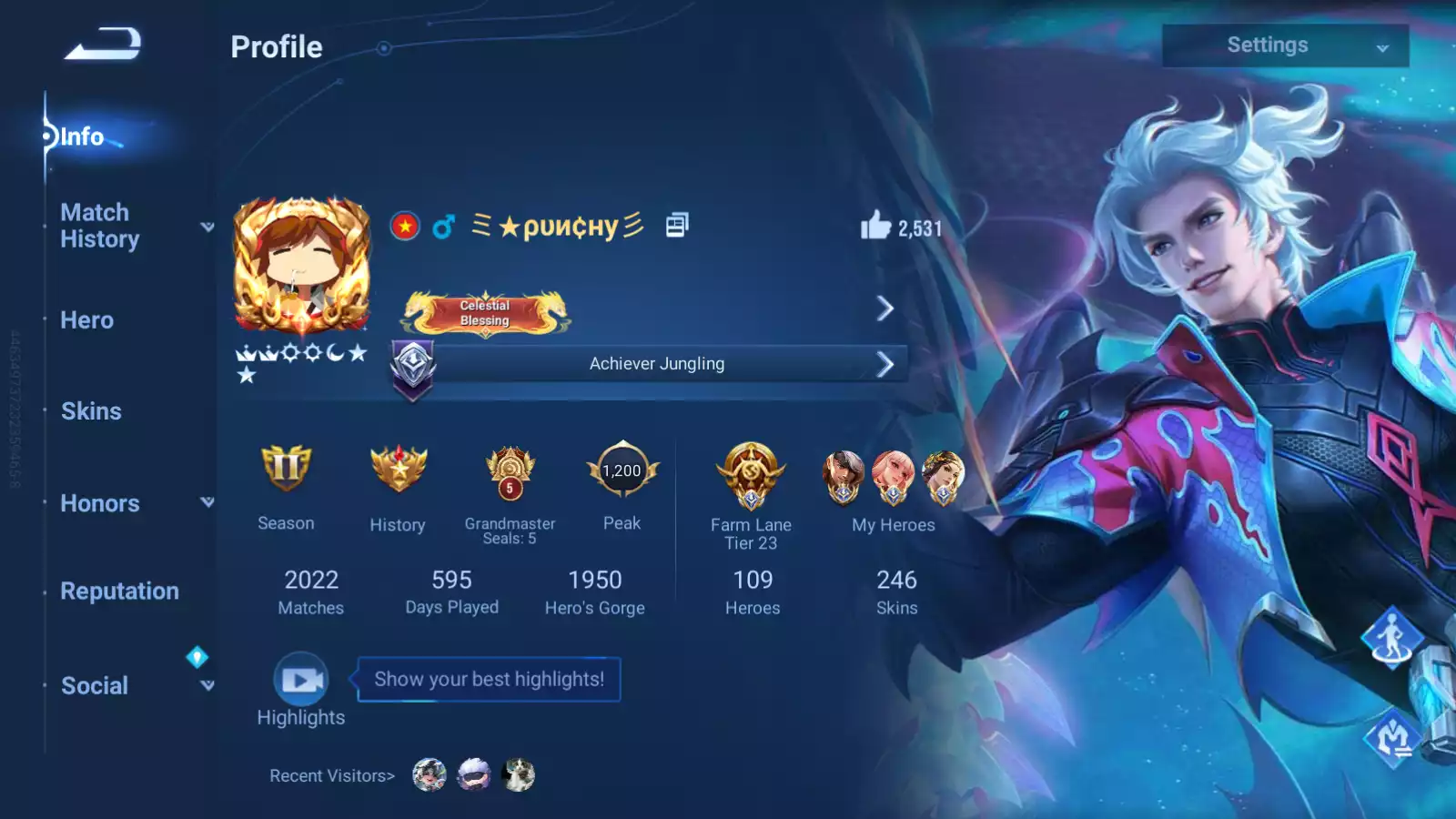Switch to the Hero tab
This screenshot has width=1456, height=819.
[87, 320]
